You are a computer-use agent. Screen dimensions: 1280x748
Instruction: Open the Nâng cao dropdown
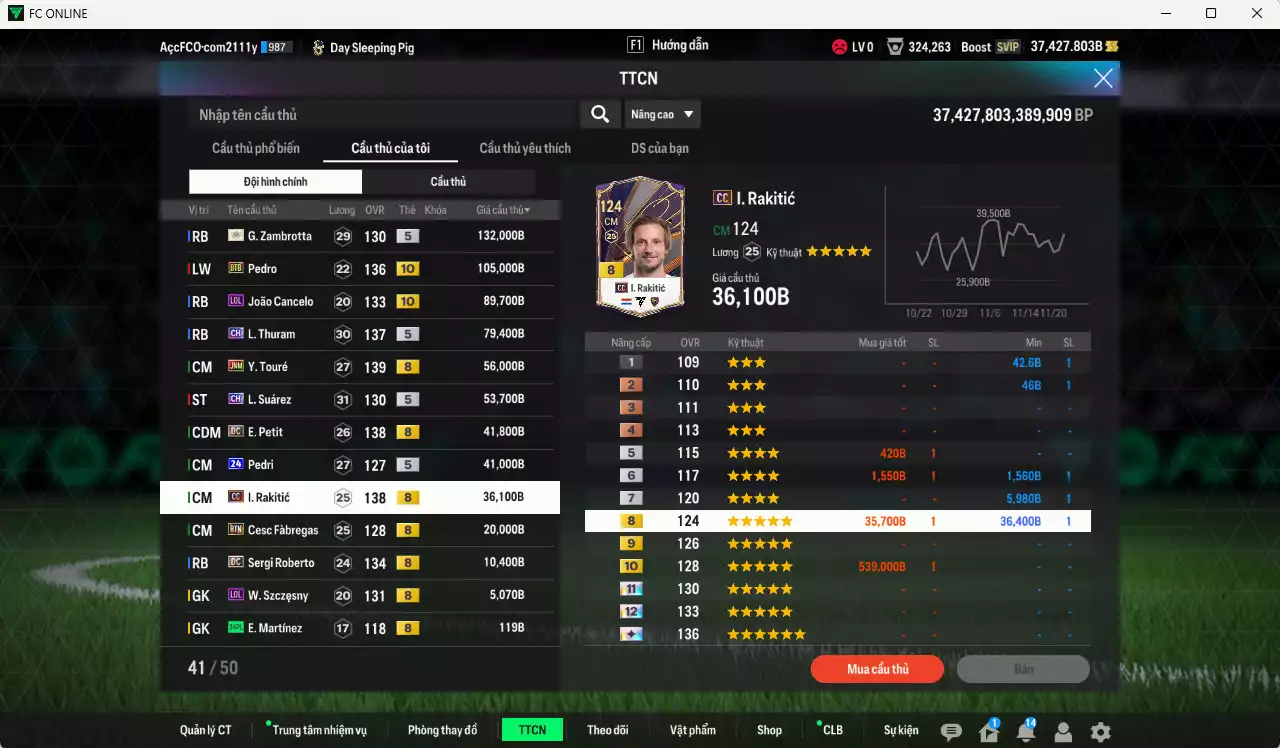click(663, 114)
